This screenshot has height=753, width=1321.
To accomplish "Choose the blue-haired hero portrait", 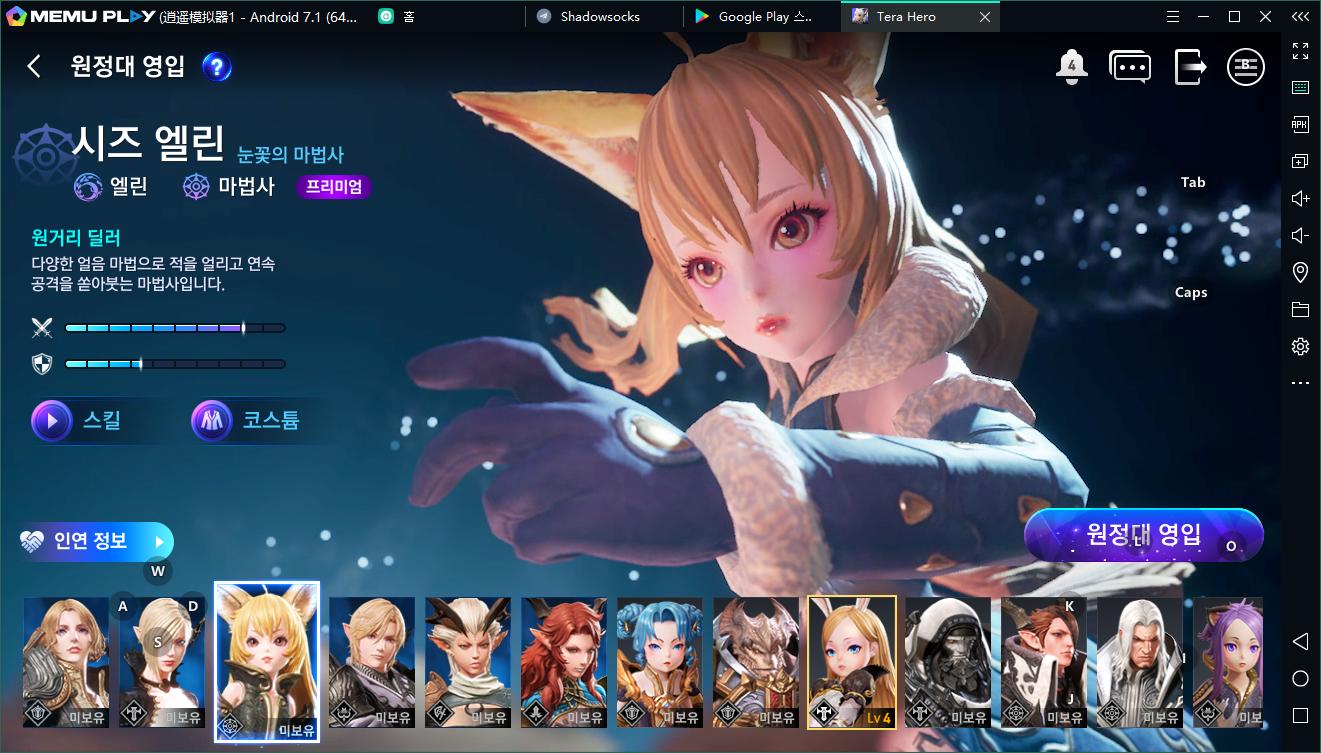I will point(660,661).
